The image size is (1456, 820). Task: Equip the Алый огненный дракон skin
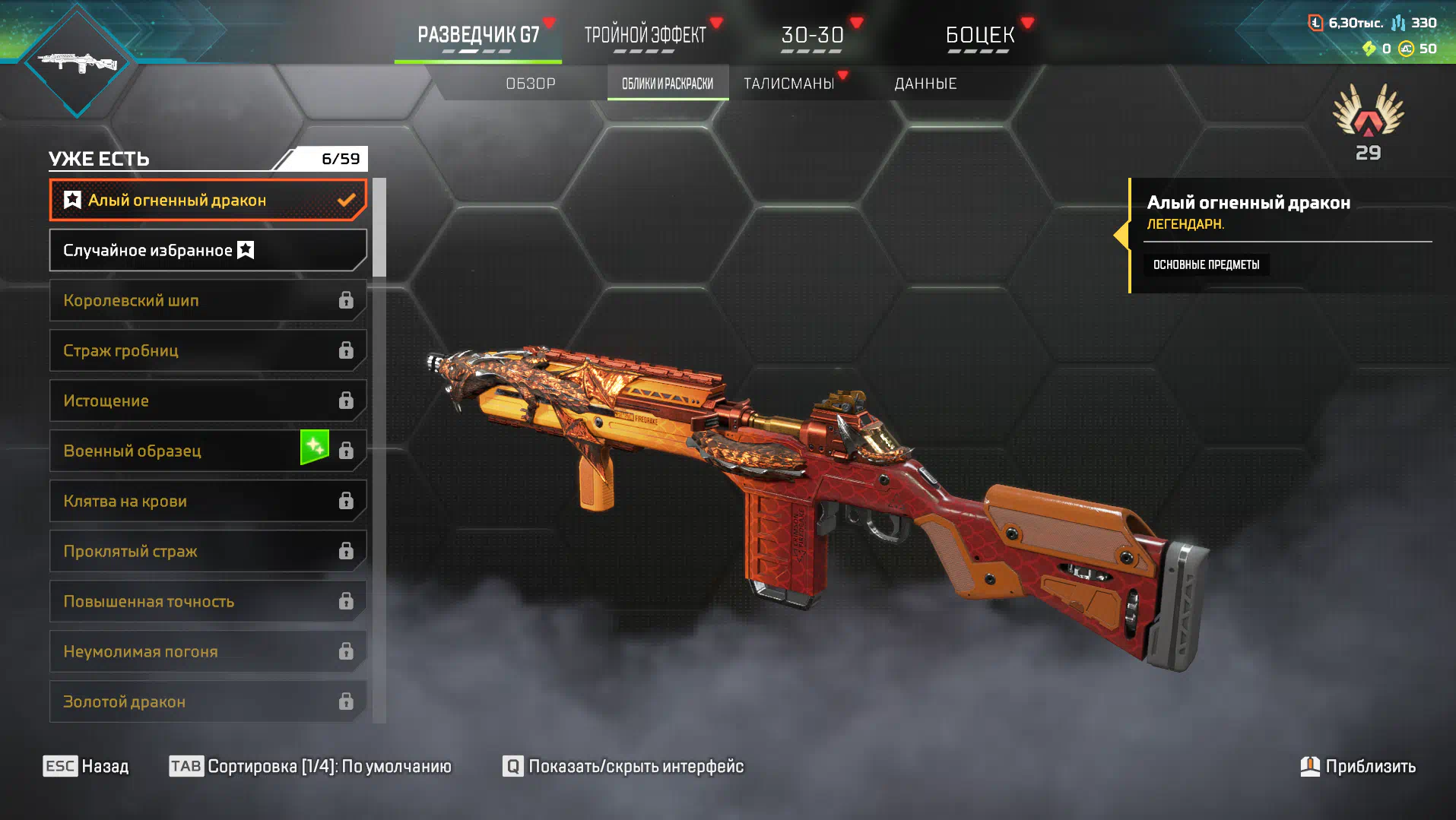pos(208,200)
